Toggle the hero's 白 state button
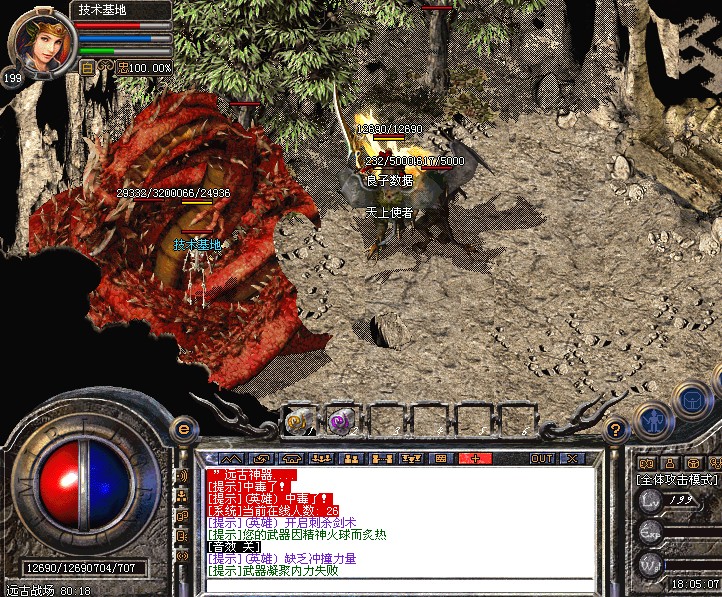 [x=87, y=67]
